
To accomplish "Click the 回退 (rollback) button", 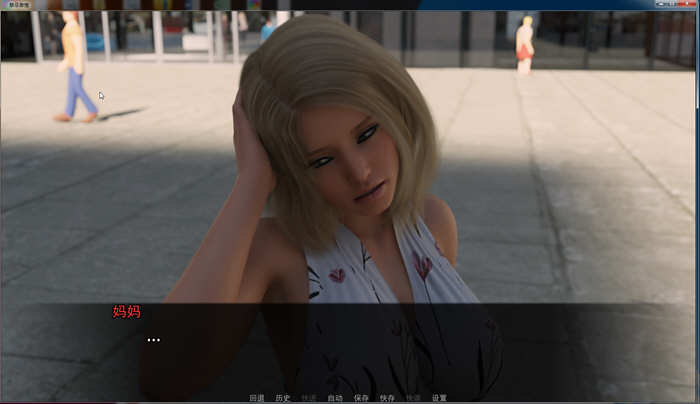I will 257,398.
